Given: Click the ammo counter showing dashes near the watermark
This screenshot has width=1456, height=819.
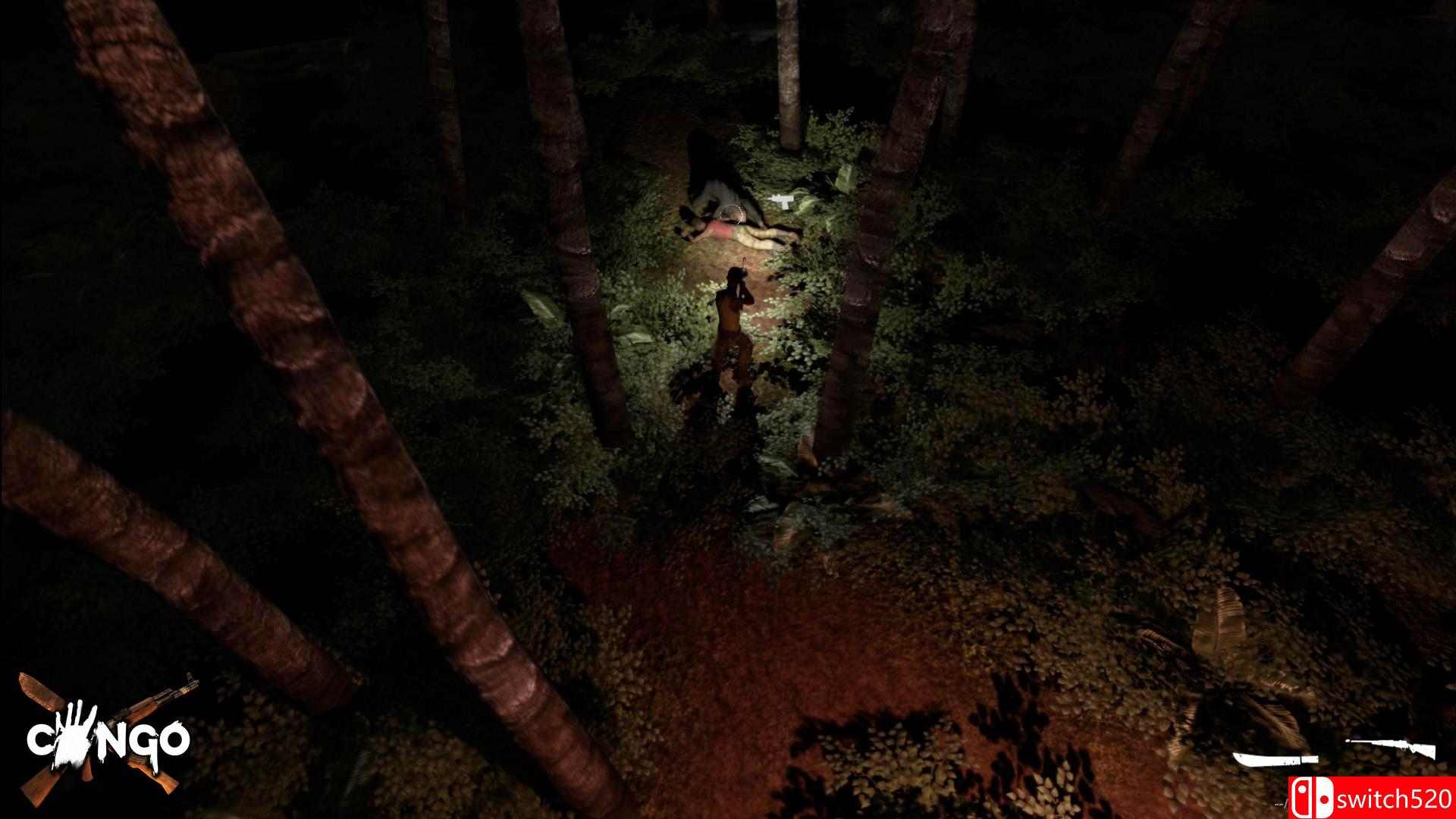Looking at the screenshot, I should 1280,804.
